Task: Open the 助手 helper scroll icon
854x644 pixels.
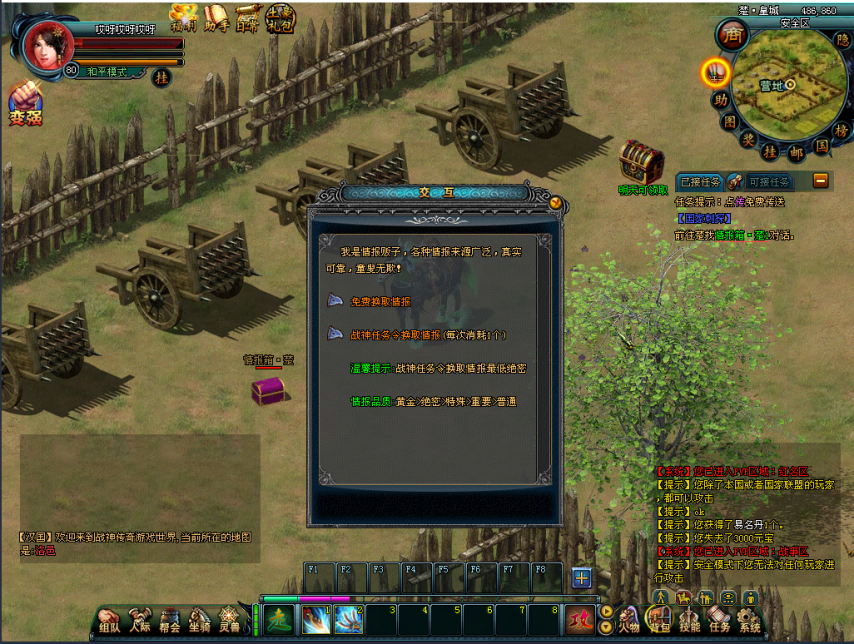Action: [x=216, y=16]
